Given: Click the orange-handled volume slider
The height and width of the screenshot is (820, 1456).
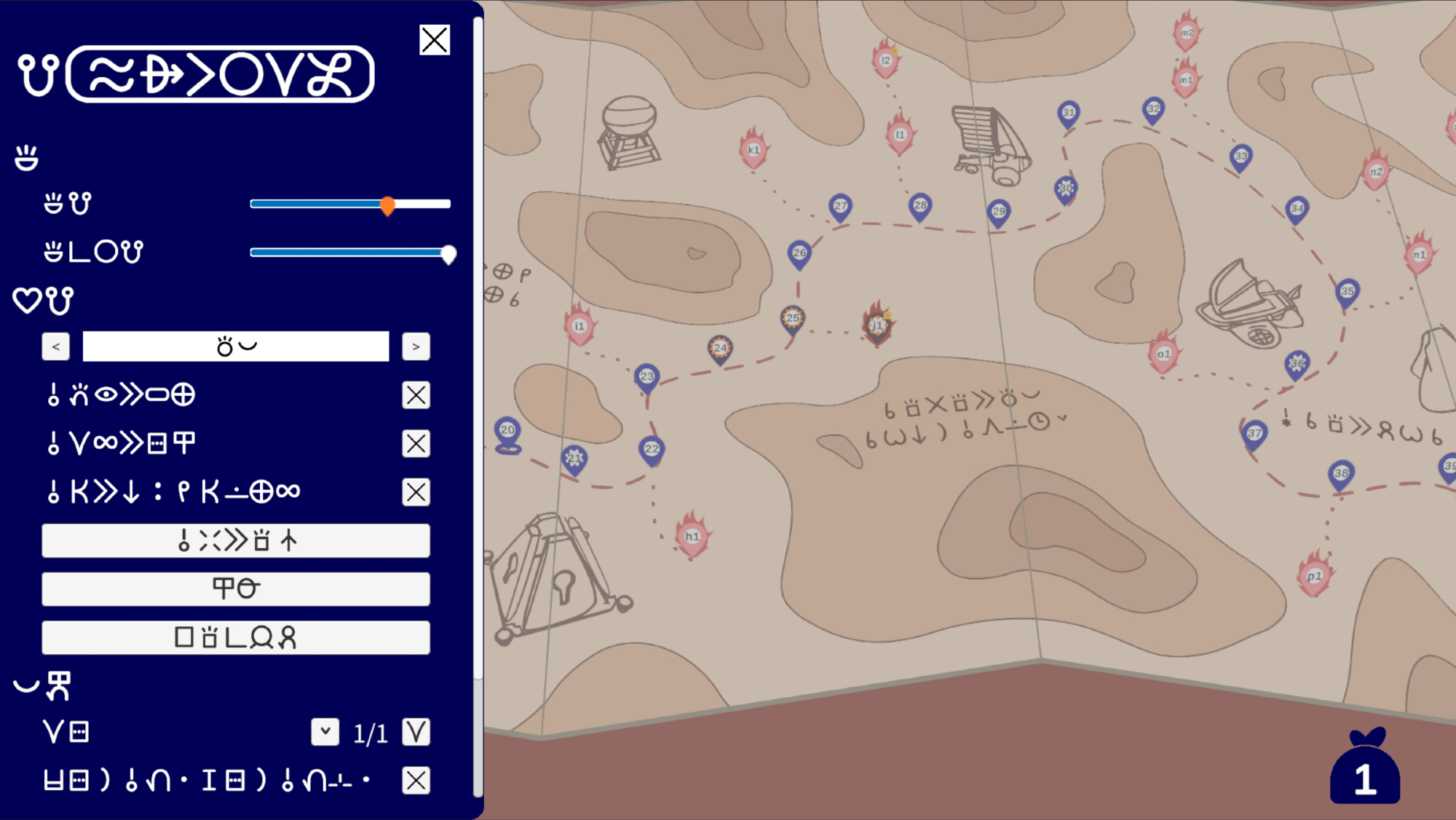Looking at the screenshot, I should pyautogui.click(x=387, y=205).
